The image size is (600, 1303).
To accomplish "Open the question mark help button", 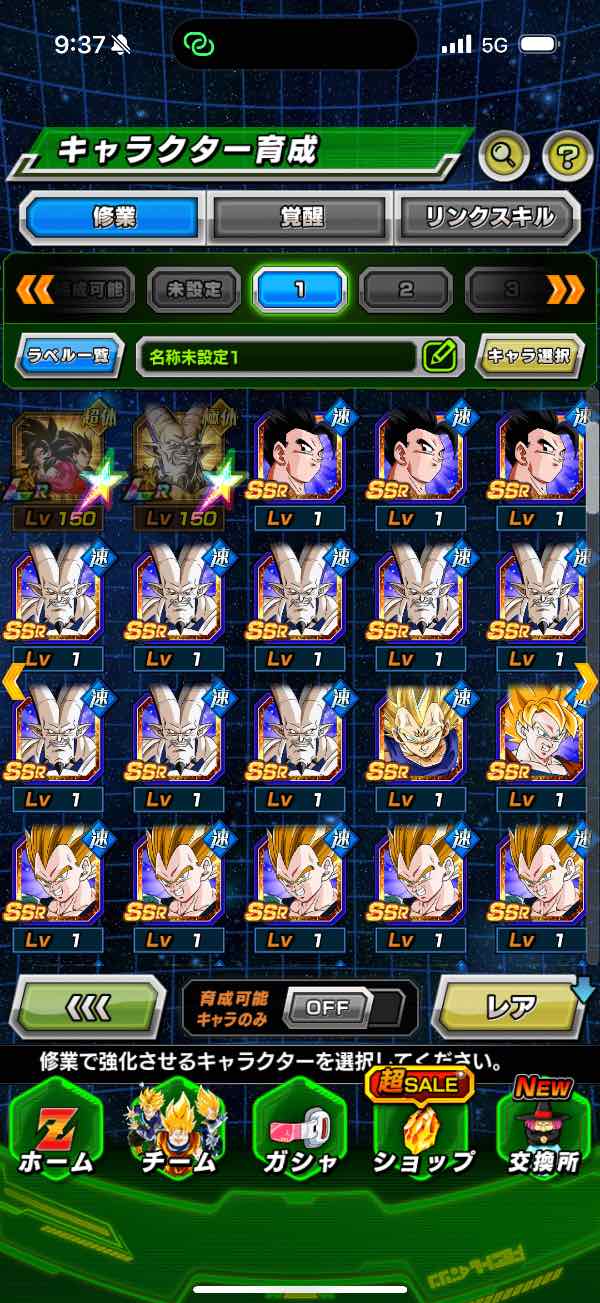I will point(567,154).
